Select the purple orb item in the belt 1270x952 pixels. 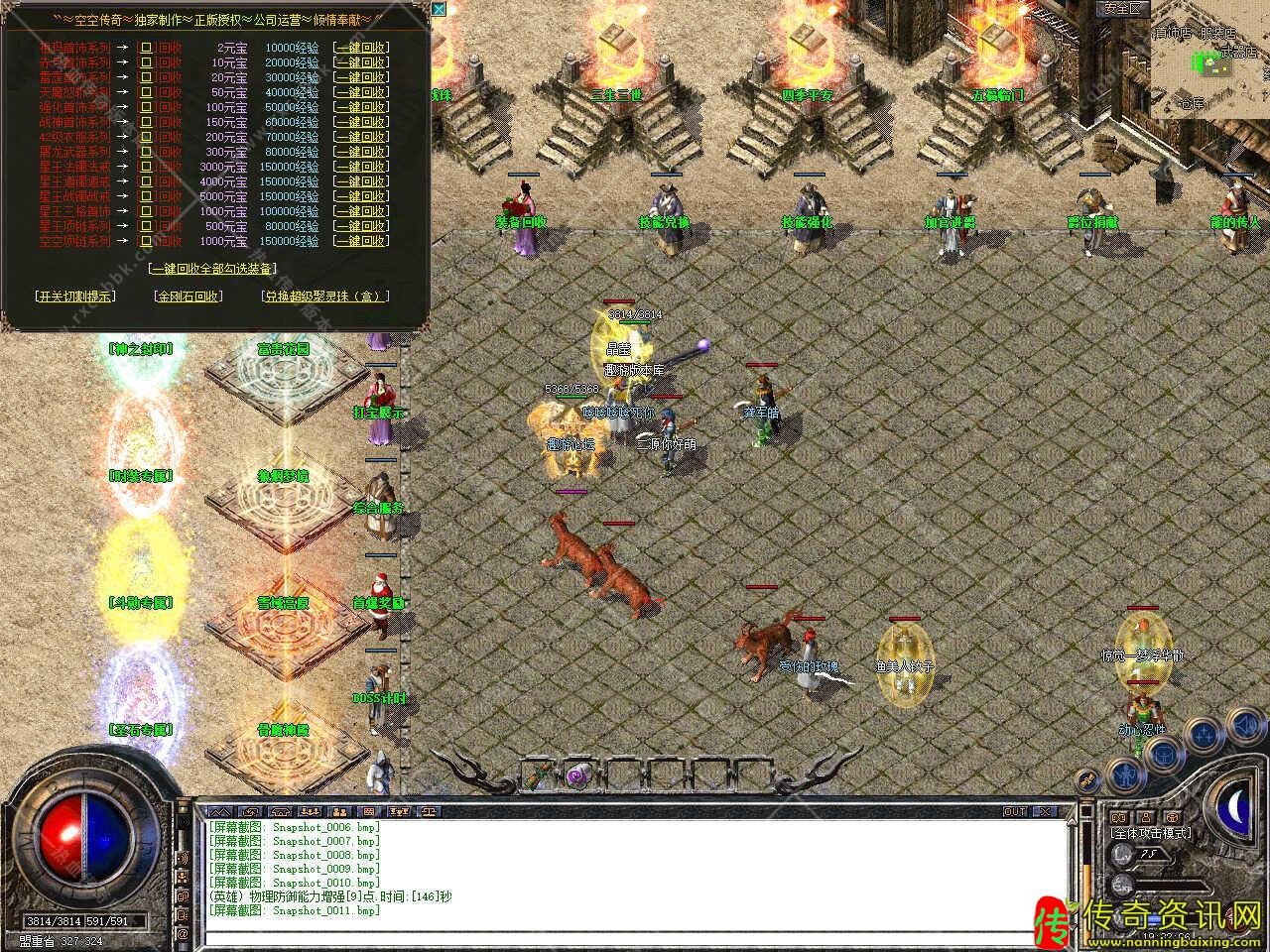pos(577,773)
